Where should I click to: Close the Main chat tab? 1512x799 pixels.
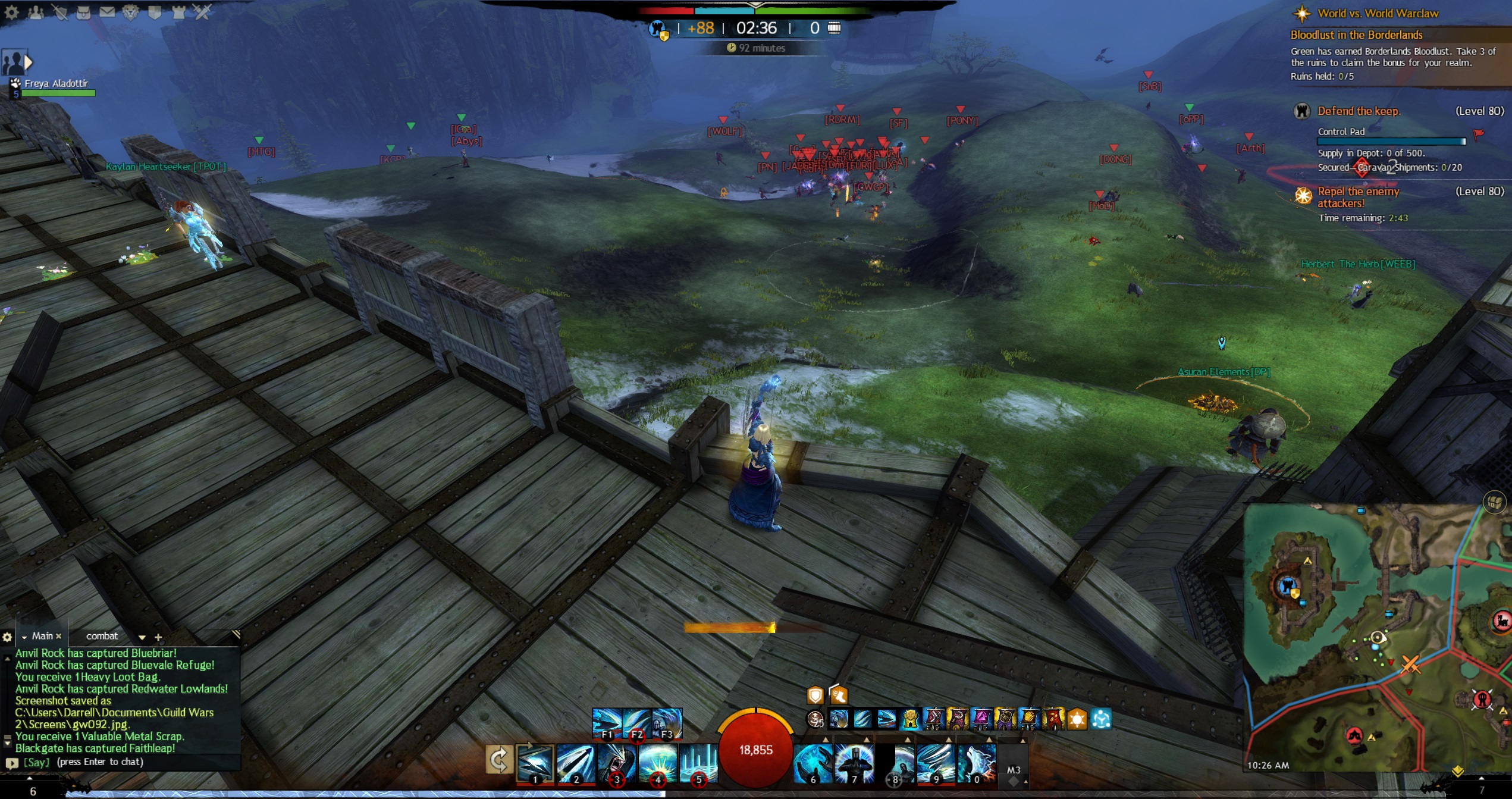tap(59, 636)
